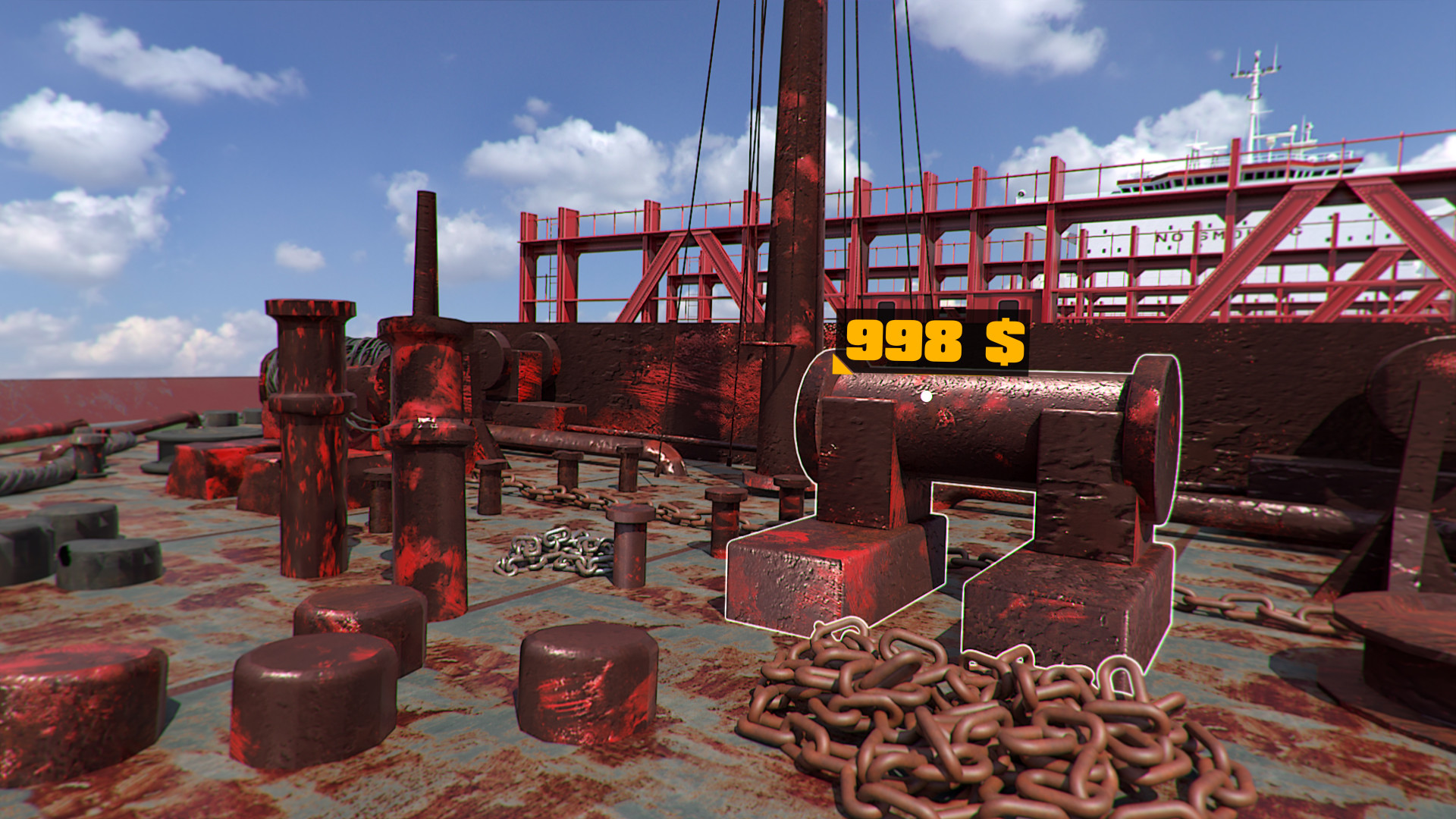Click the white crosshair dot reticle

coord(927,395)
